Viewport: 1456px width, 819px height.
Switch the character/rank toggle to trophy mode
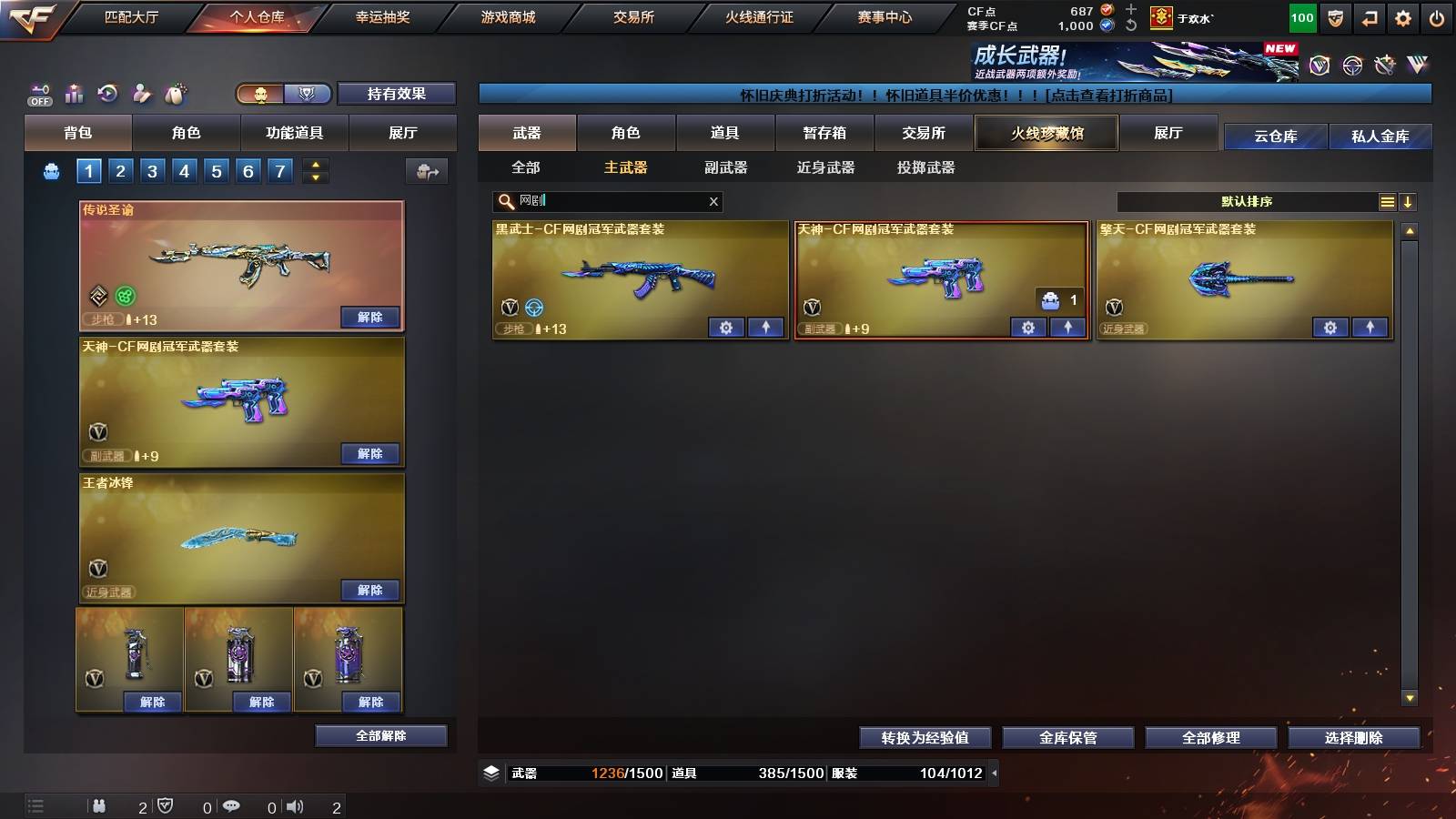point(308,93)
